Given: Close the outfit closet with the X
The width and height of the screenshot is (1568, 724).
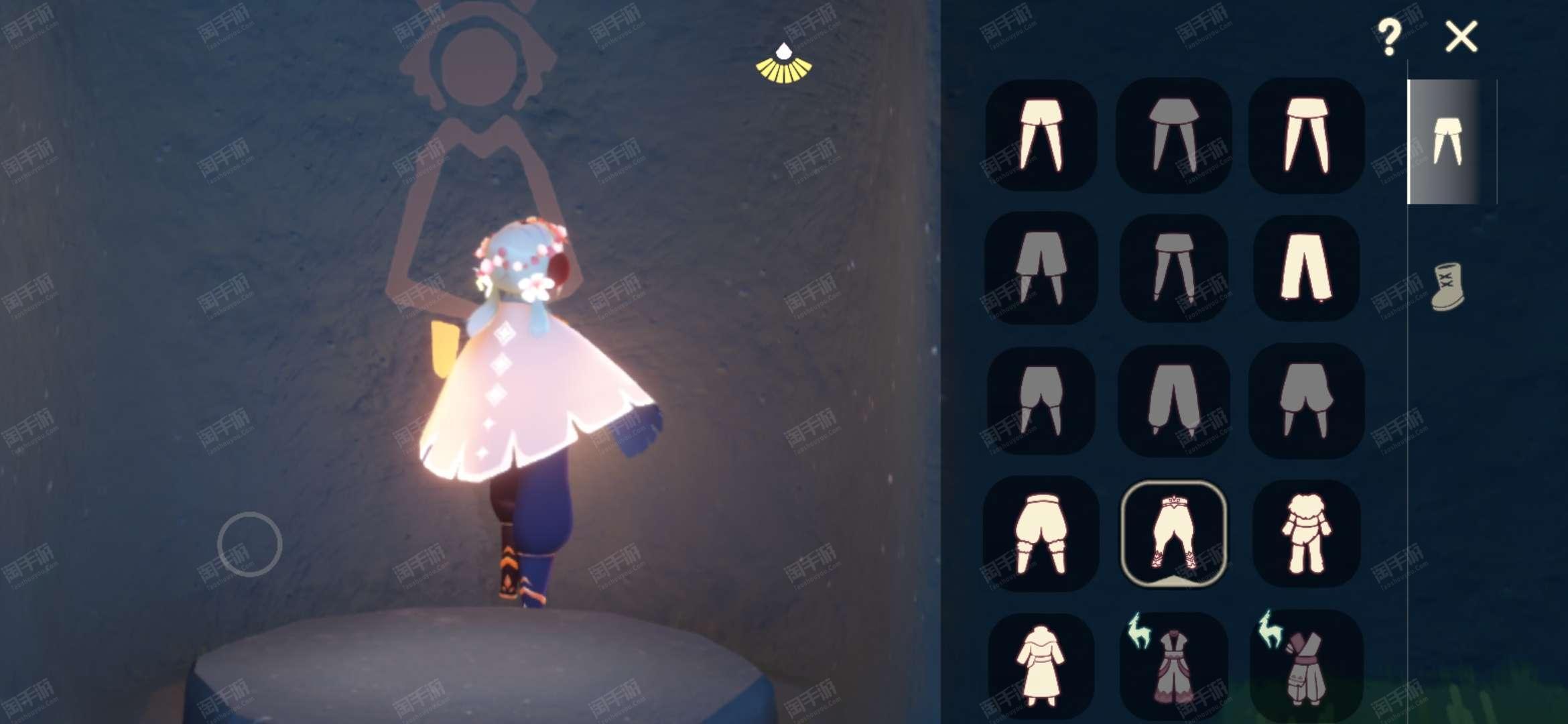Looking at the screenshot, I should click(1461, 37).
